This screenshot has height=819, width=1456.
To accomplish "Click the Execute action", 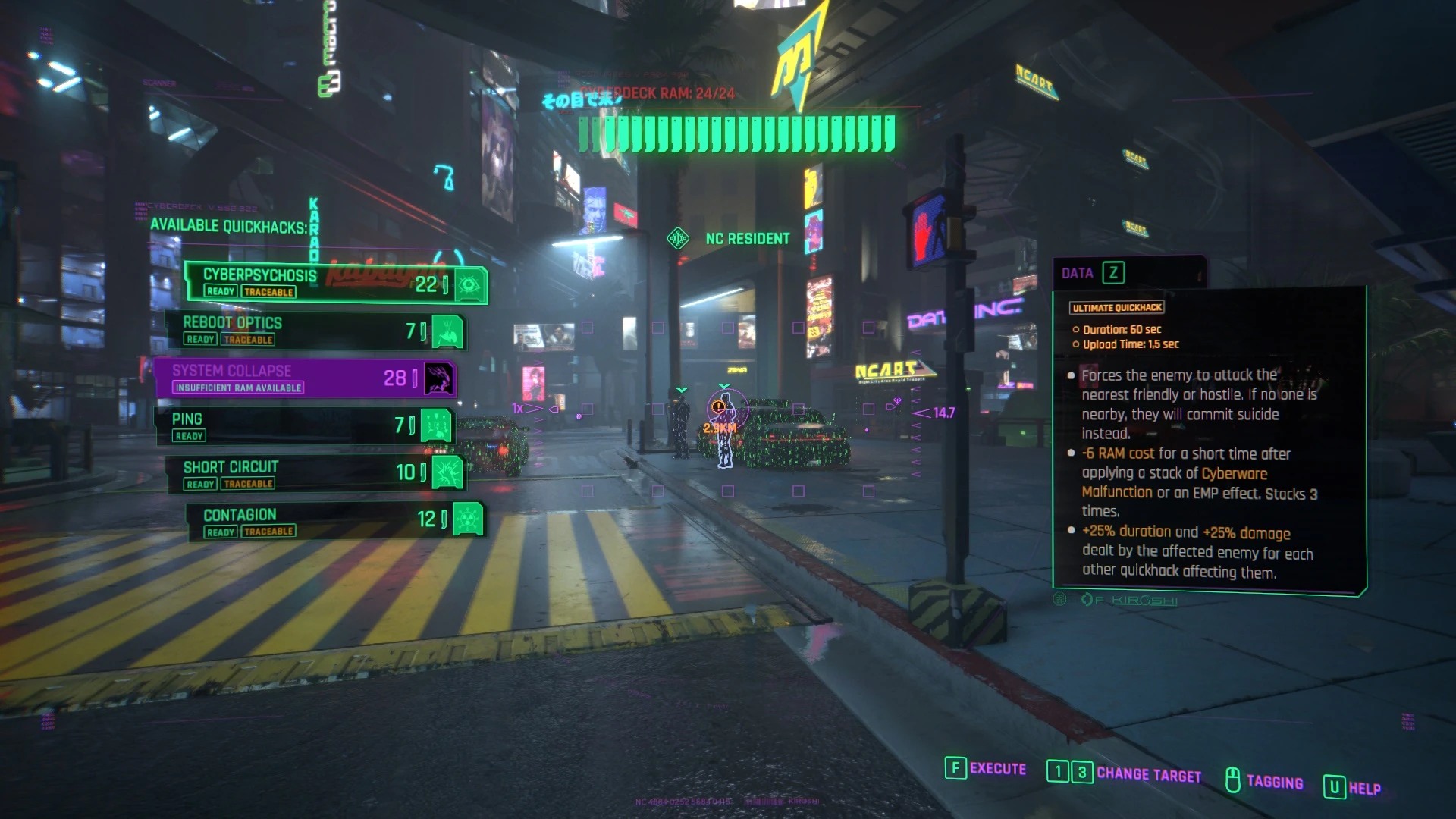I will [986, 769].
